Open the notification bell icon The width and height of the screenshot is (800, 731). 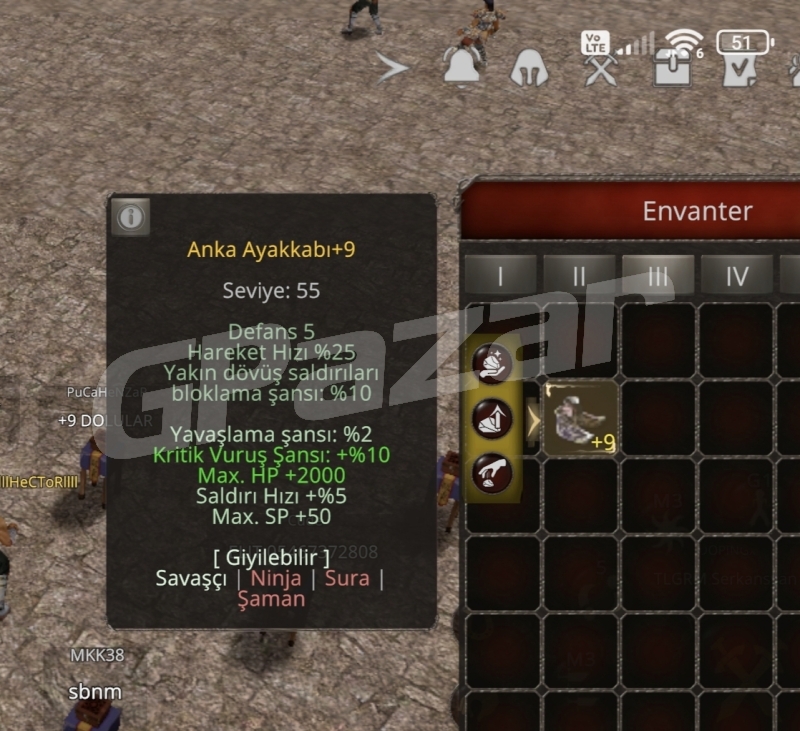coord(462,67)
